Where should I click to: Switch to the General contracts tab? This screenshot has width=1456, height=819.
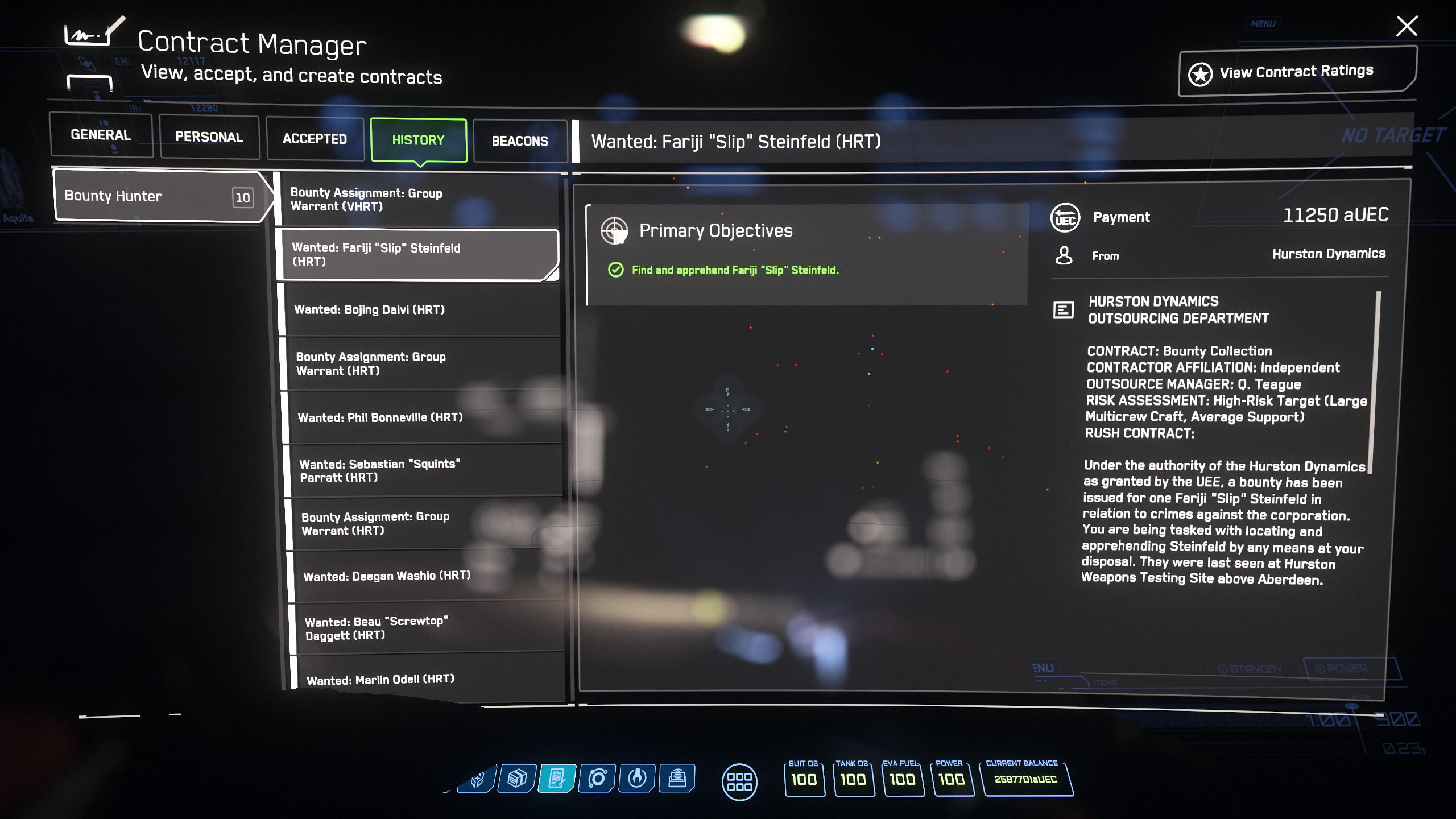tap(101, 135)
